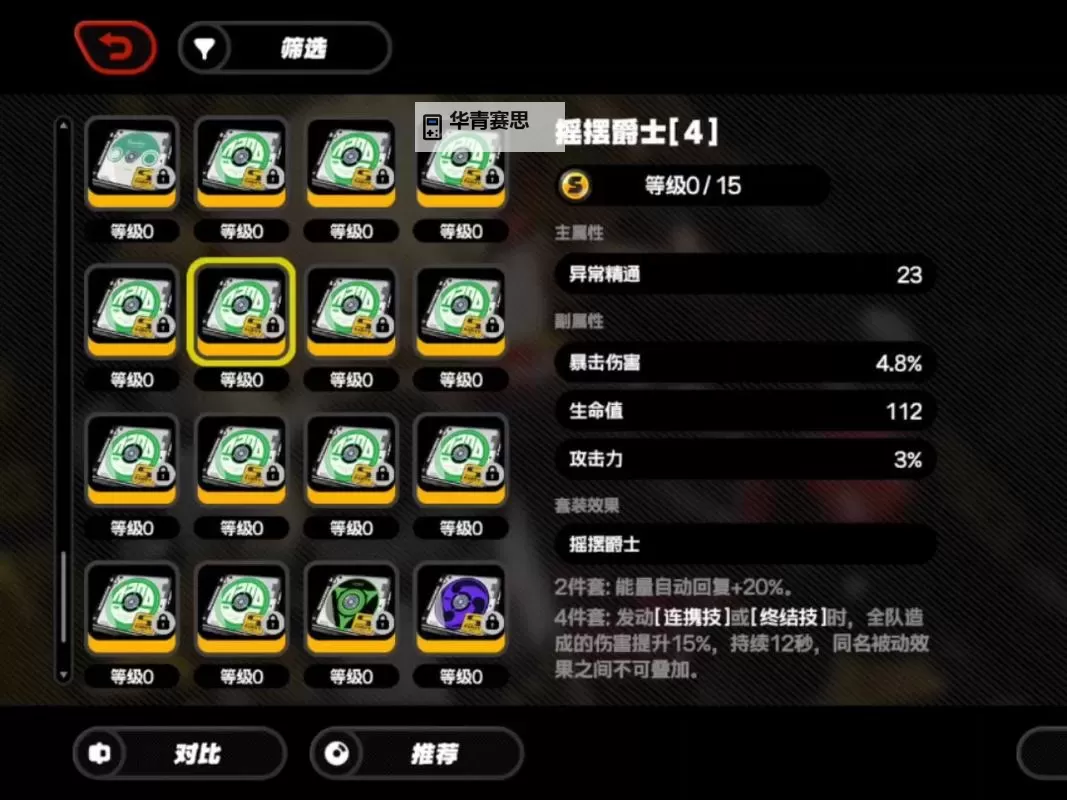Image resolution: width=1067 pixels, height=800 pixels.
Task: Click the disc list scrollbar up arrow
Action: (x=63, y=125)
